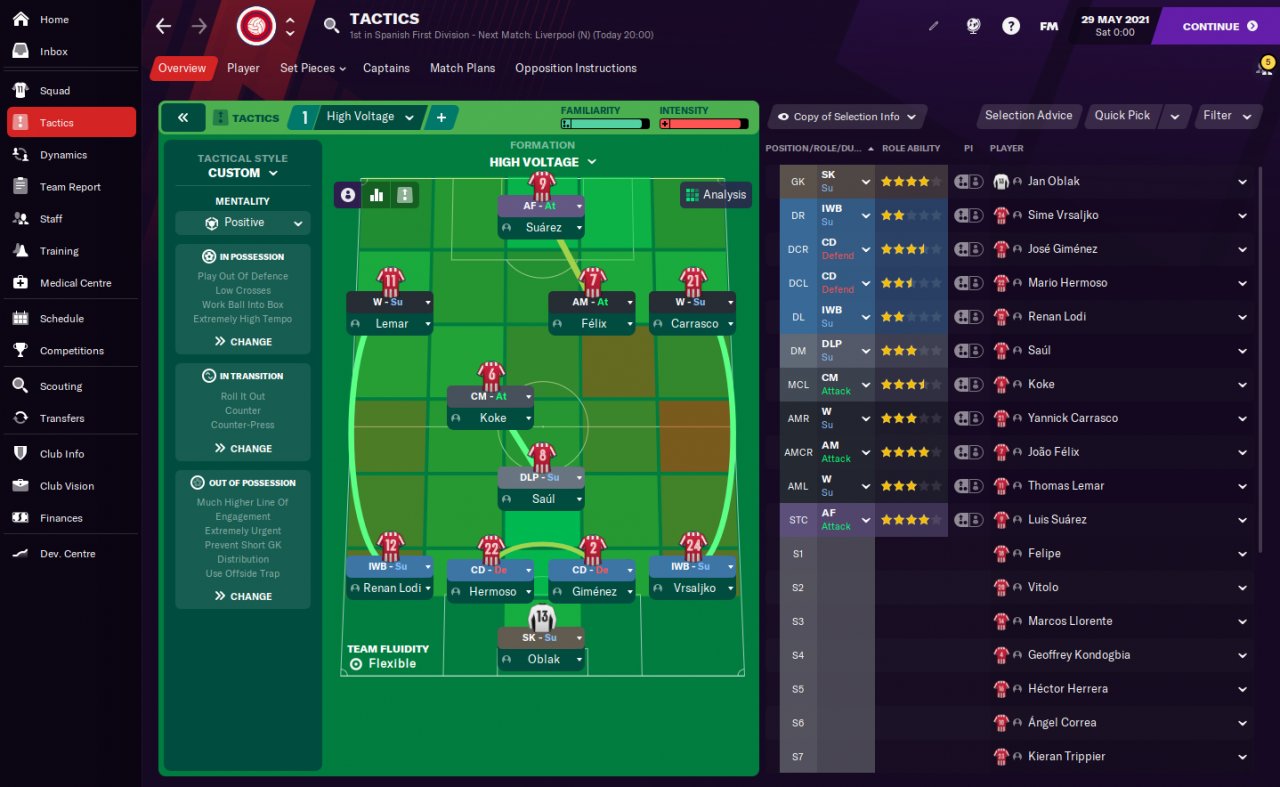
Task: Go to the Squad screen
Action: tap(55, 90)
